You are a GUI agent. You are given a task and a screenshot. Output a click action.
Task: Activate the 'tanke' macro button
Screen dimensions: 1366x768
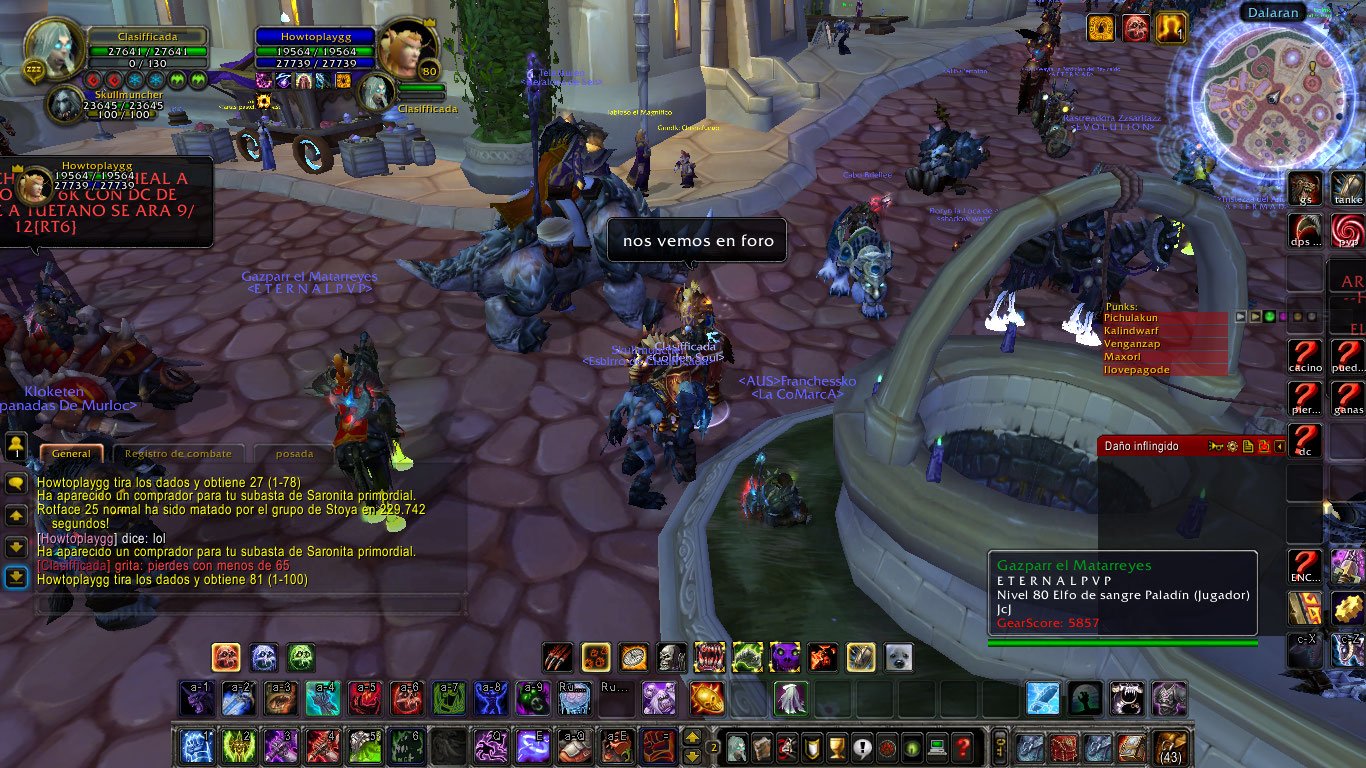[x=1348, y=189]
